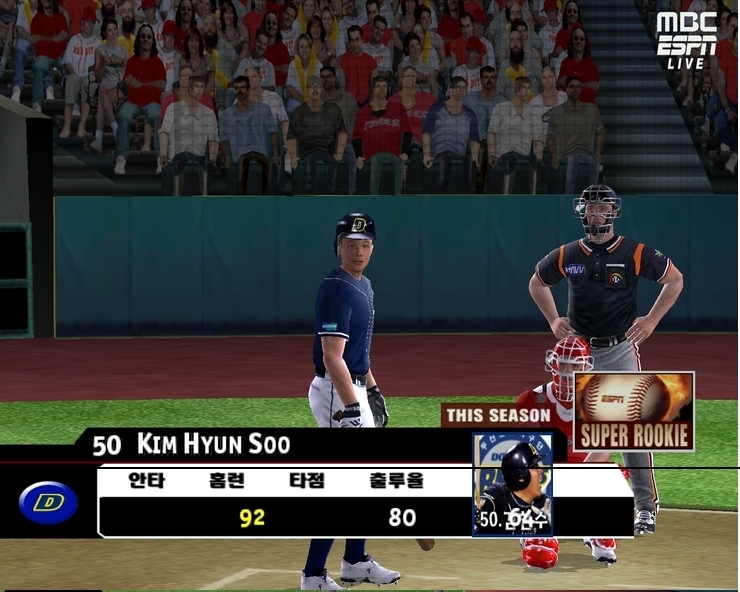Click Kim Hyun Soo's player card portrait
Viewport: 740px width, 592px height.
[x=512, y=484]
